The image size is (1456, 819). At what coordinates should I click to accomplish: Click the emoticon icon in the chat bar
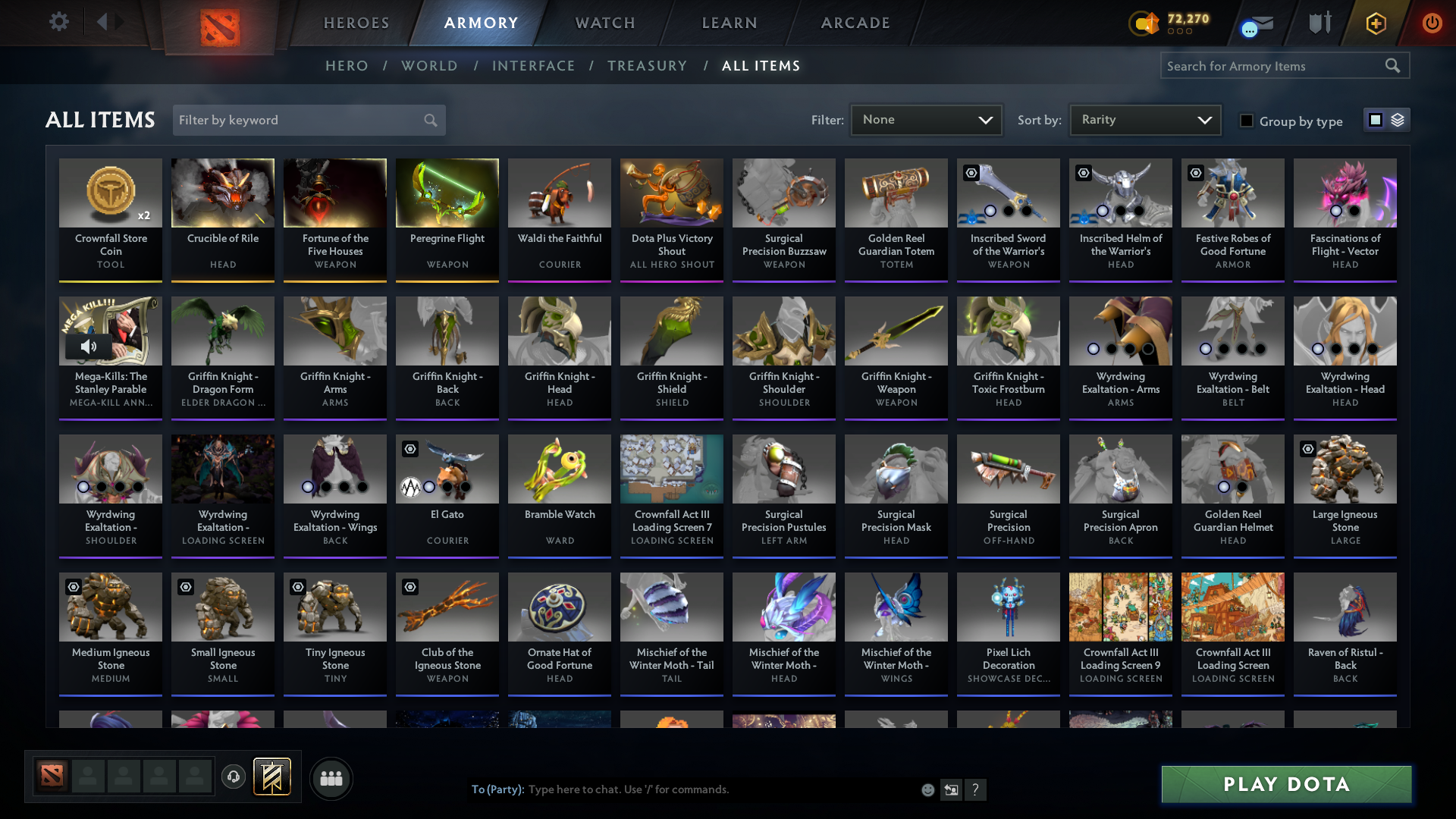point(927,789)
